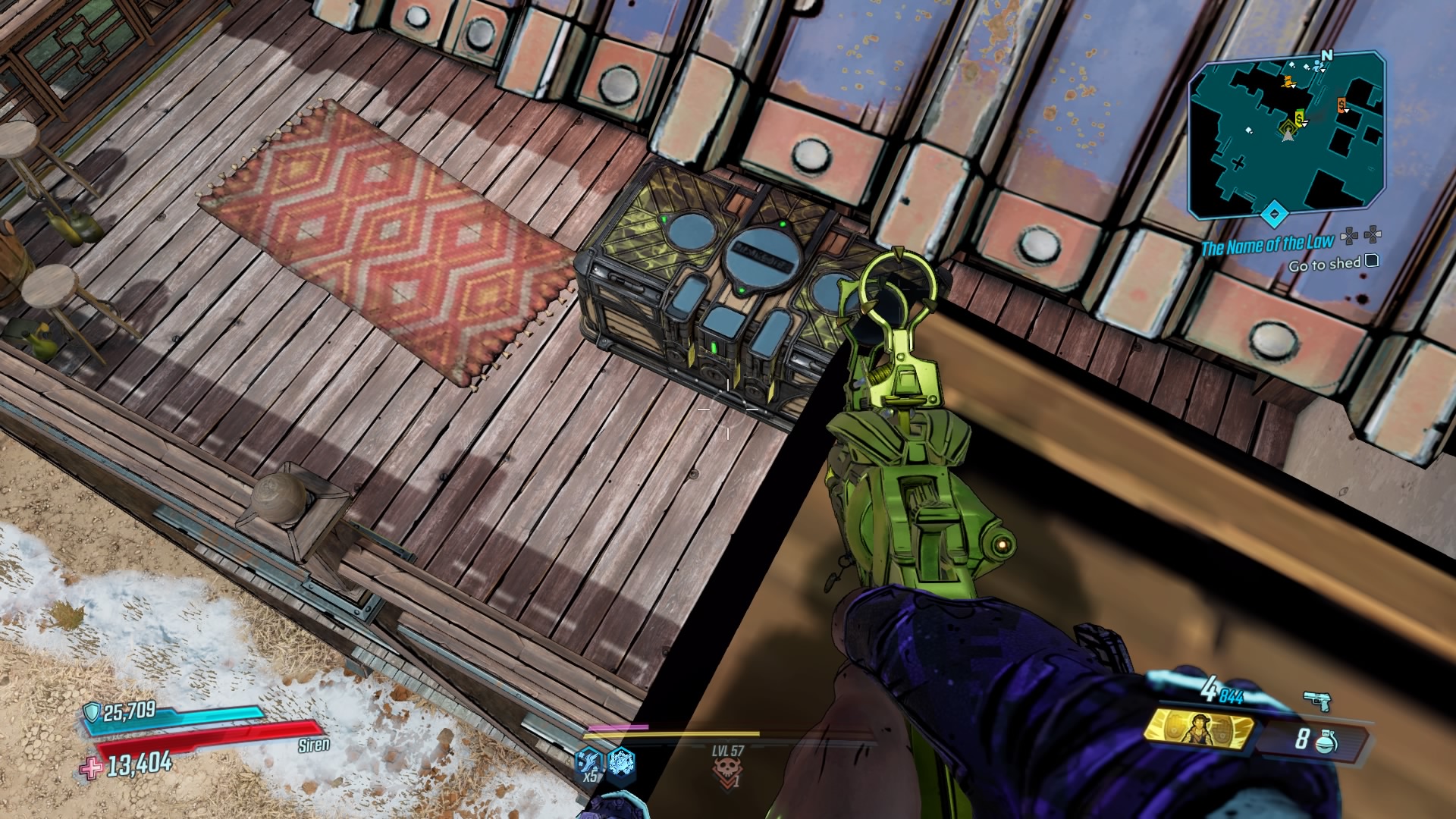1456x819 pixels.
Task: Select The Name of the Law mission title
Action: pos(1267,243)
